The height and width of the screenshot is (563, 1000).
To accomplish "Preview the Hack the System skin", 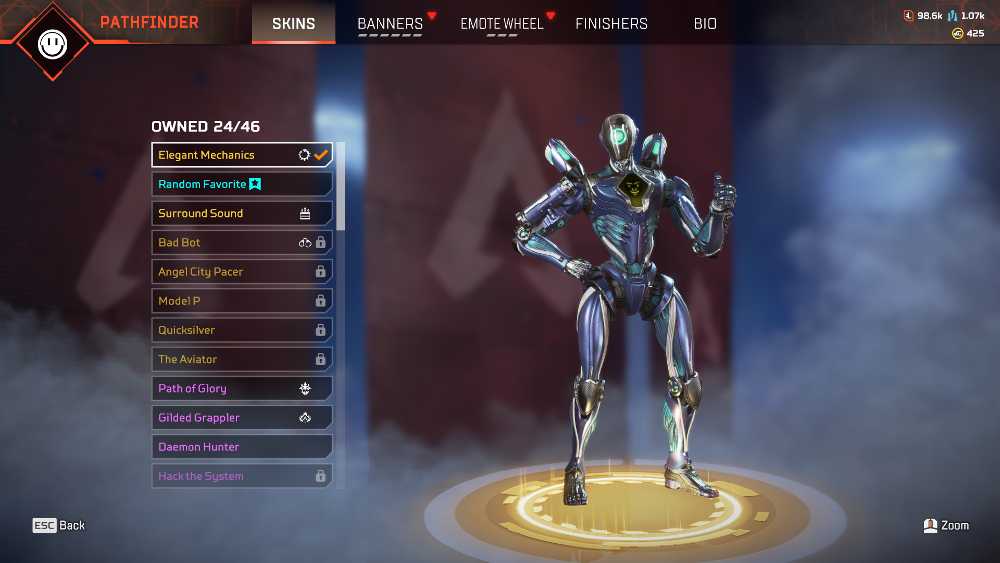I will pyautogui.click(x=242, y=476).
